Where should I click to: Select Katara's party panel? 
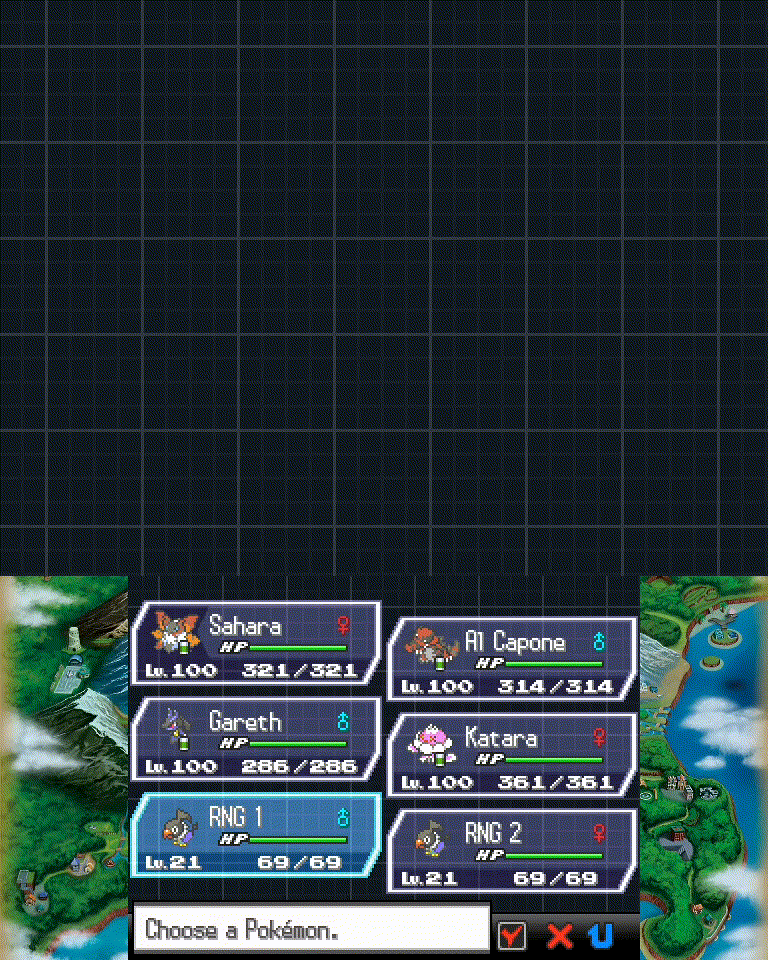pyautogui.click(x=511, y=755)
